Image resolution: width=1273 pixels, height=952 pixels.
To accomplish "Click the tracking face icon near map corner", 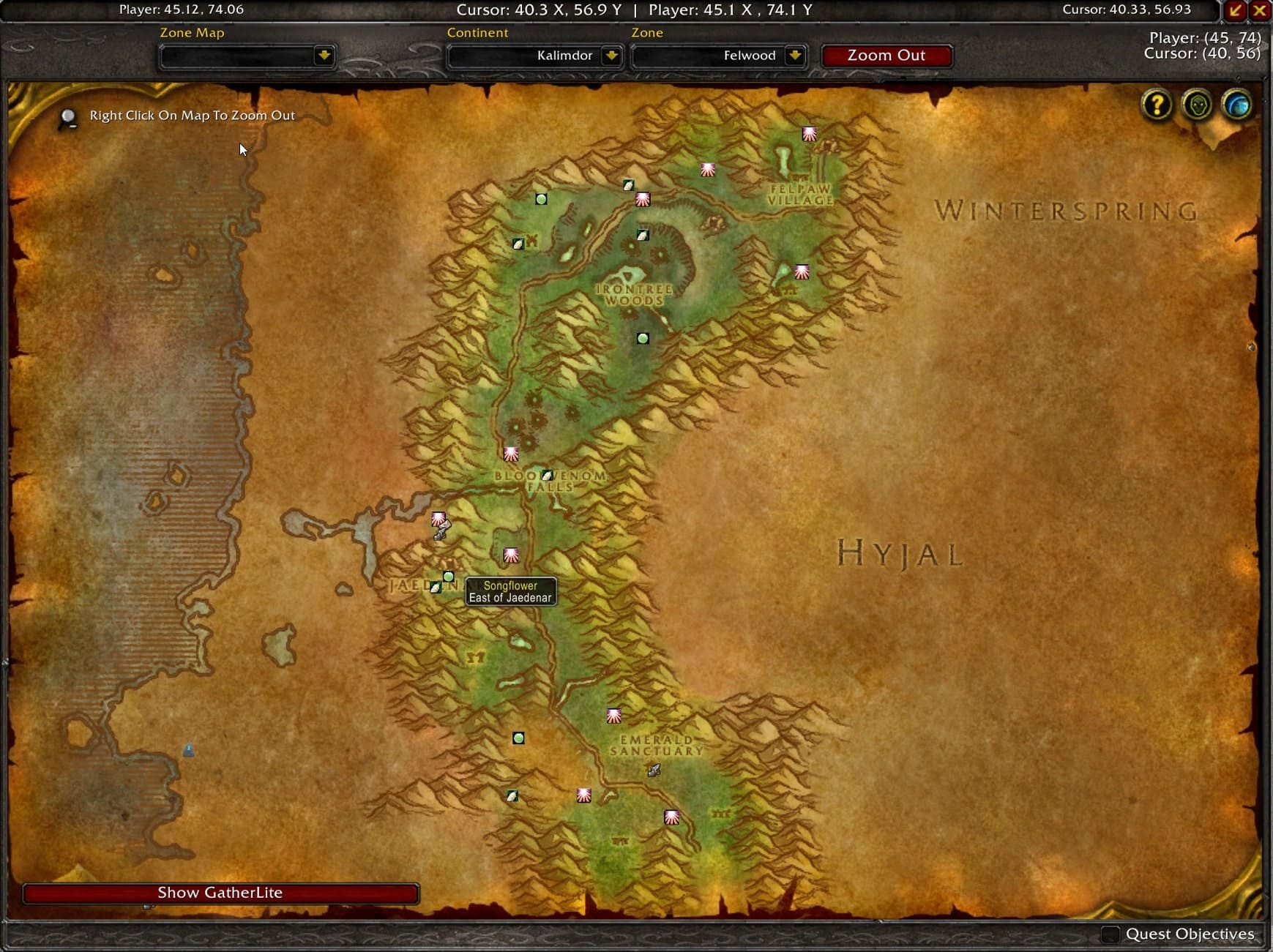I will pos(1195,105).
